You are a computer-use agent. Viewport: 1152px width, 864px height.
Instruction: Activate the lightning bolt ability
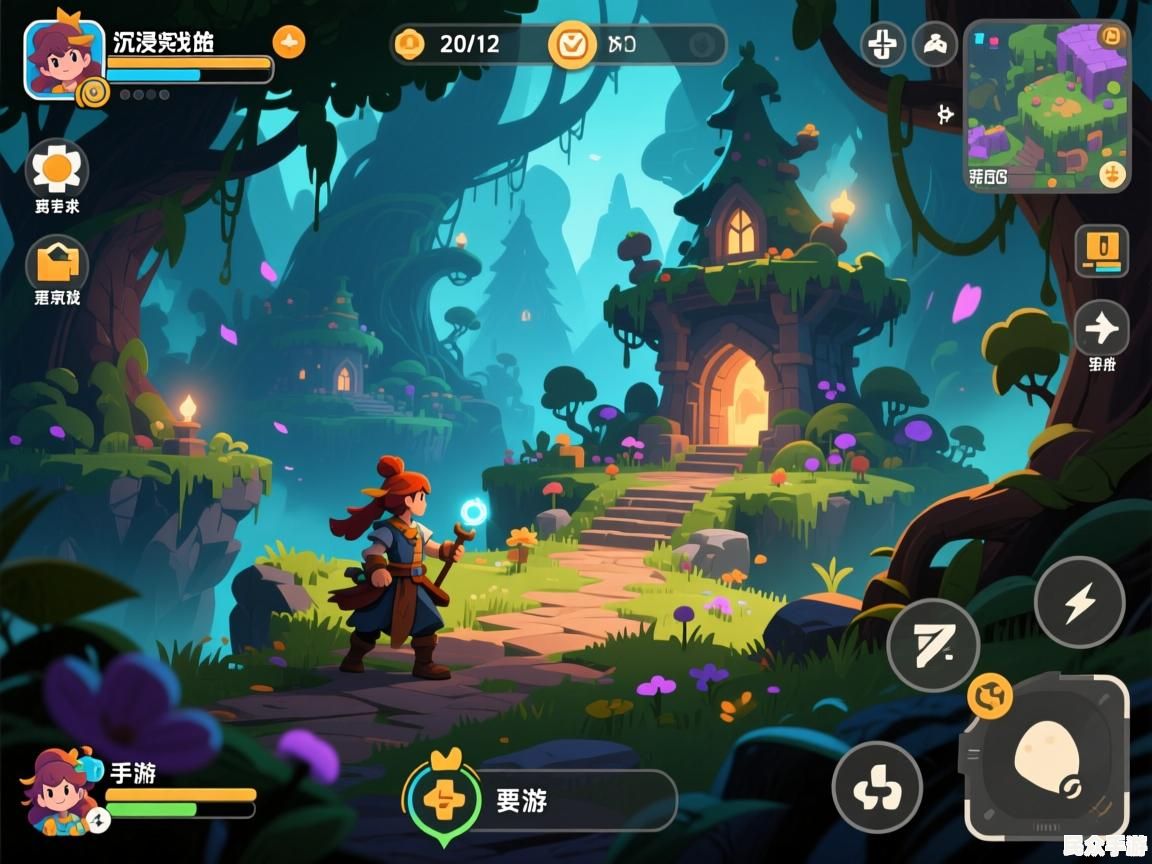[1079, 602]
